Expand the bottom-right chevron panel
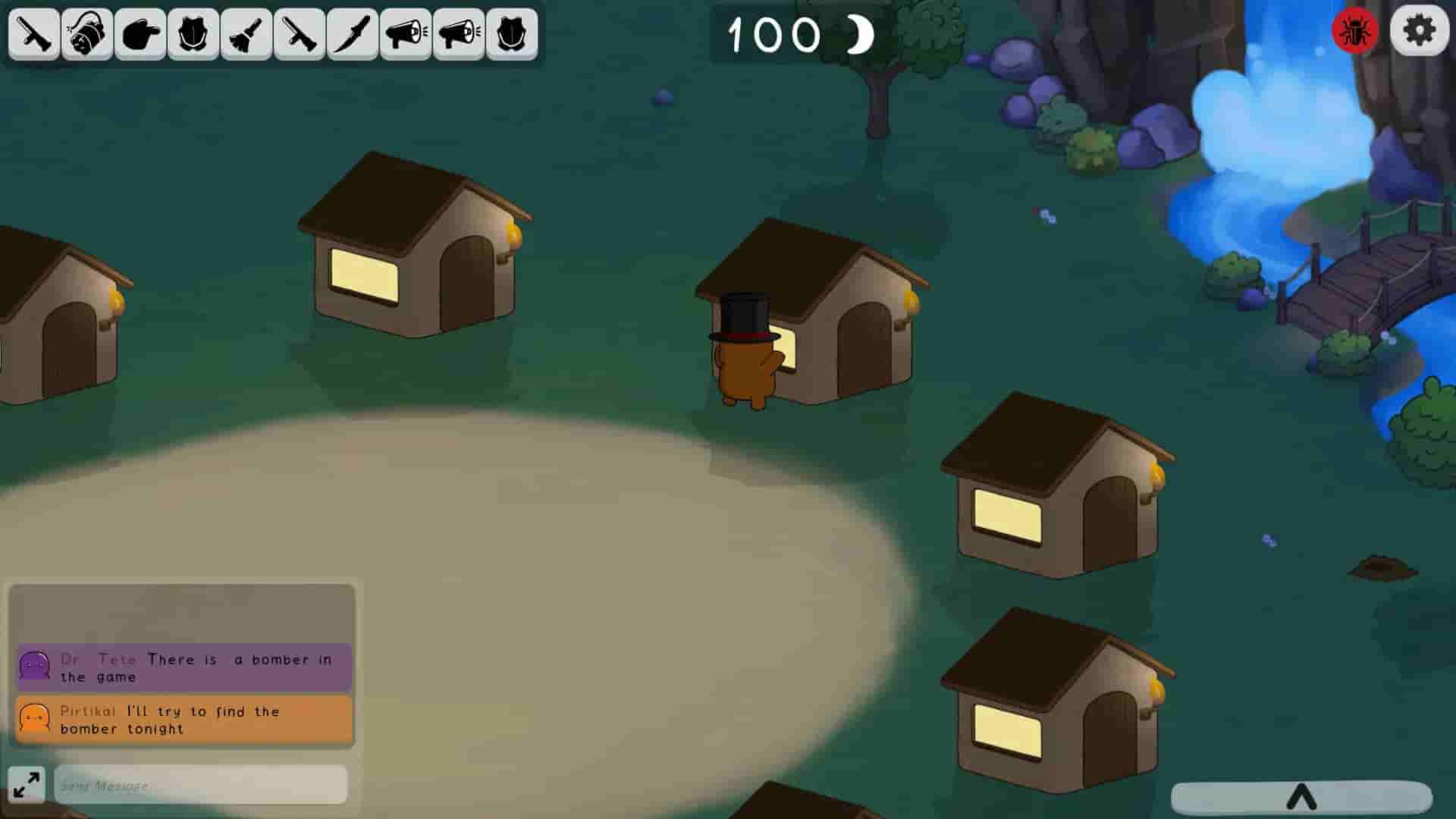The width and height of the screenshot is (1456, 819). click(x=1304, y=796)
